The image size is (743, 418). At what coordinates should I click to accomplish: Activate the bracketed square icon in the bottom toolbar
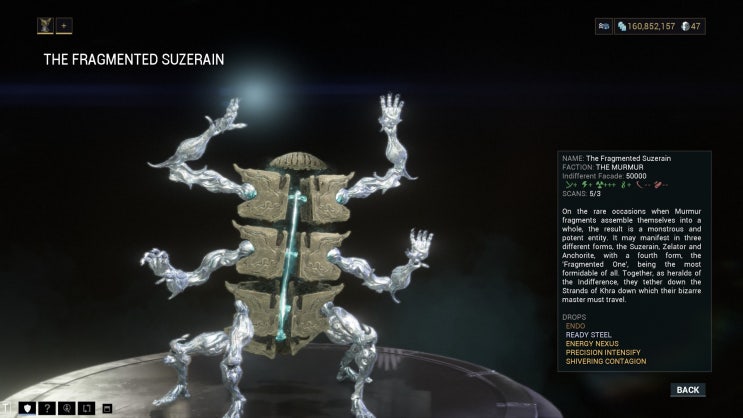click(x=86, y=408)
